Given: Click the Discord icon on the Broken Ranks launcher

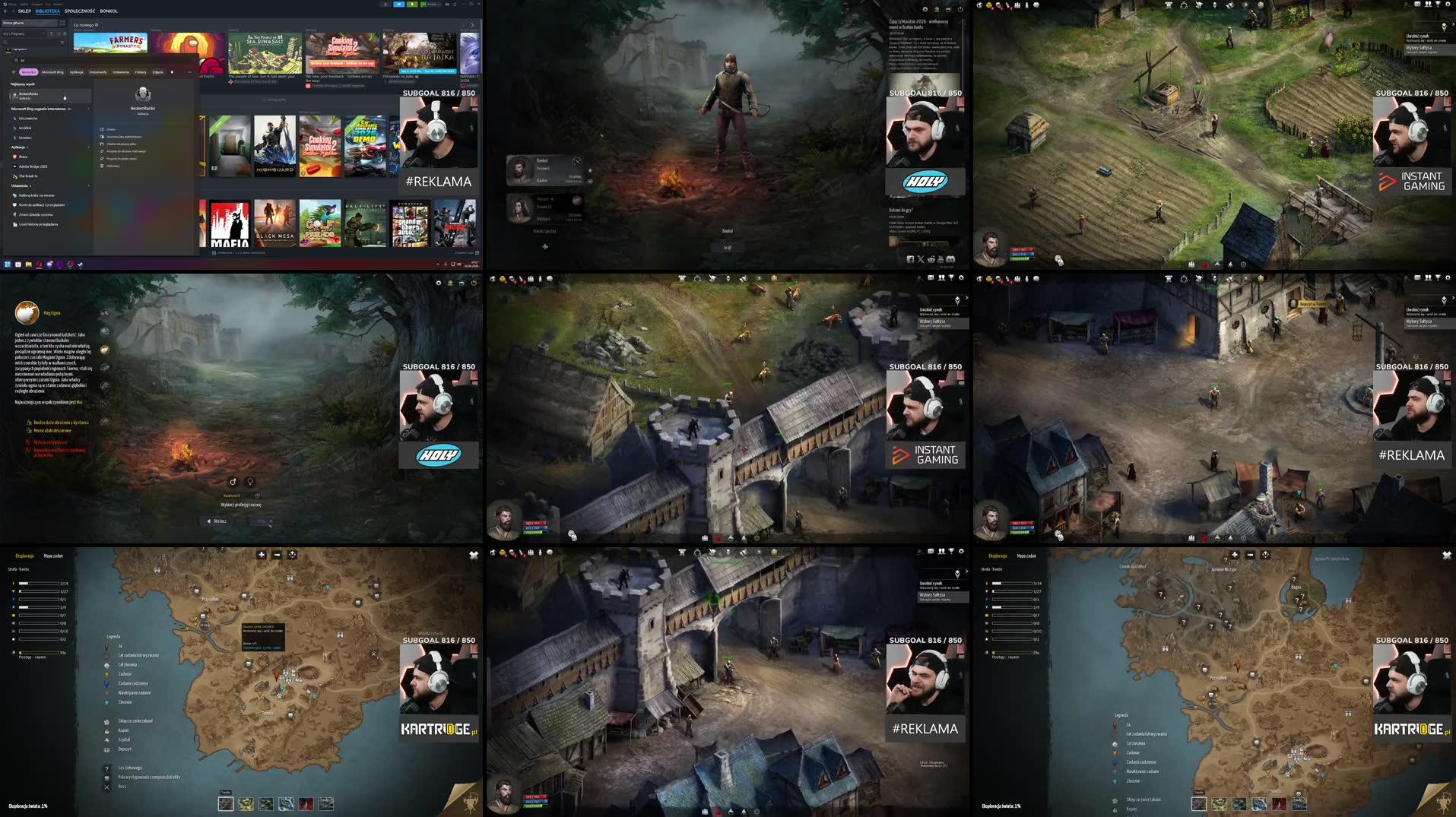Looking at the screenshot, I should [950, 259].
